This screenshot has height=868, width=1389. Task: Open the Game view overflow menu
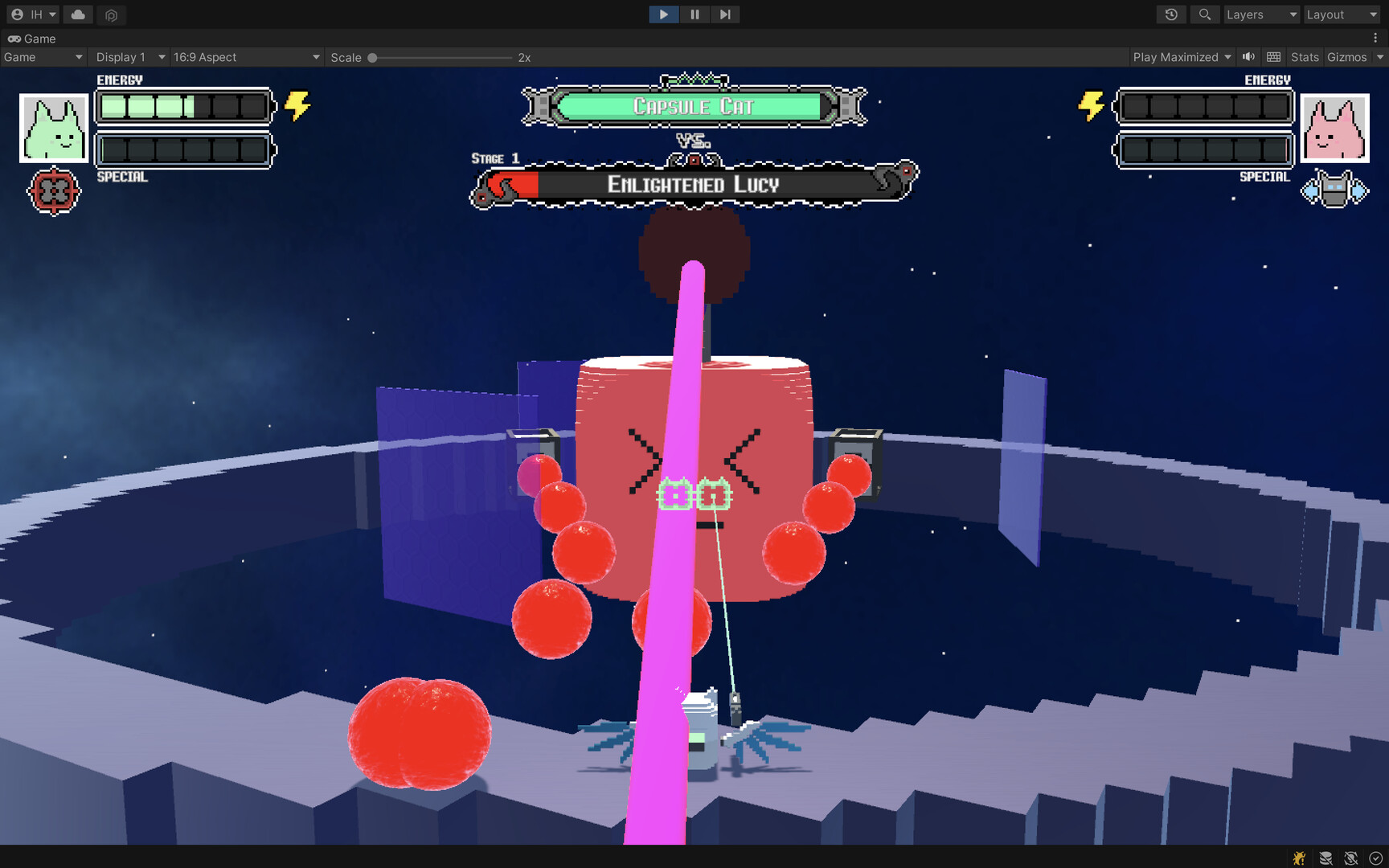1374,38
